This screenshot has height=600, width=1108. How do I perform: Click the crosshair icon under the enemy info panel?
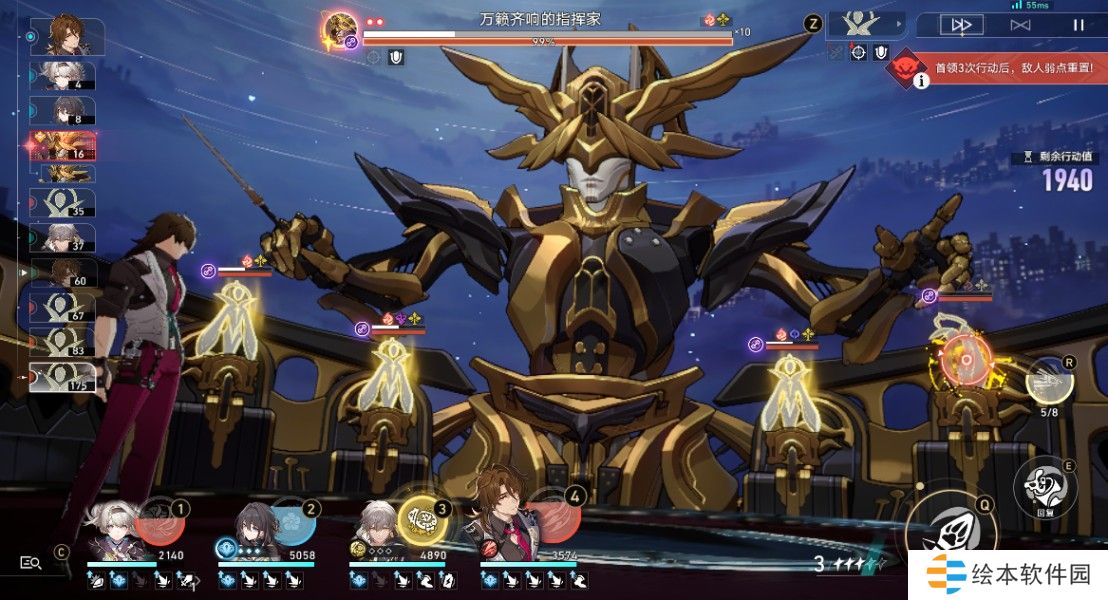pyautogui.click(x=858, y=52)
